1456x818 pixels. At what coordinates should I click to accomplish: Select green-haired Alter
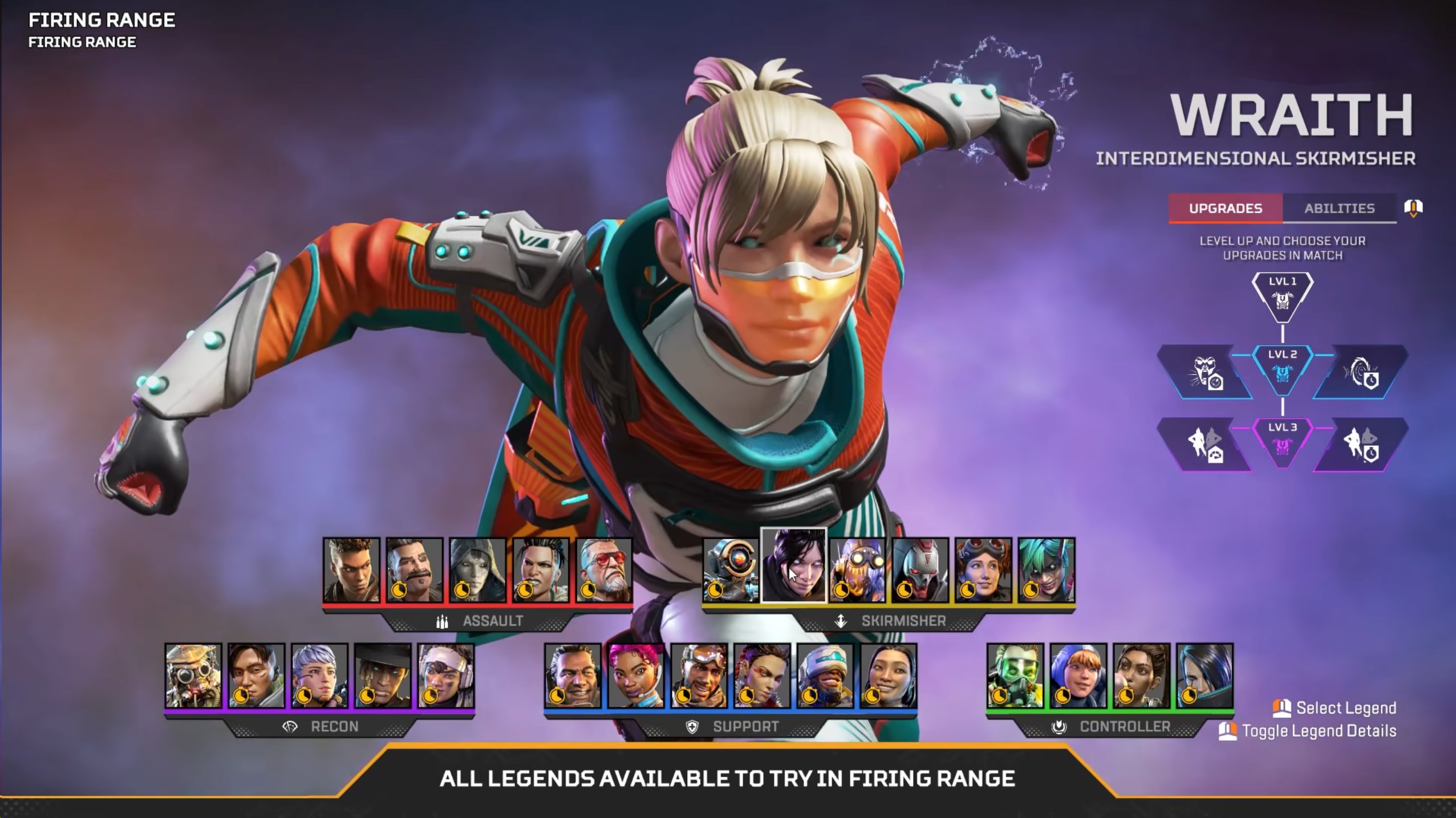coord(1047,569)
